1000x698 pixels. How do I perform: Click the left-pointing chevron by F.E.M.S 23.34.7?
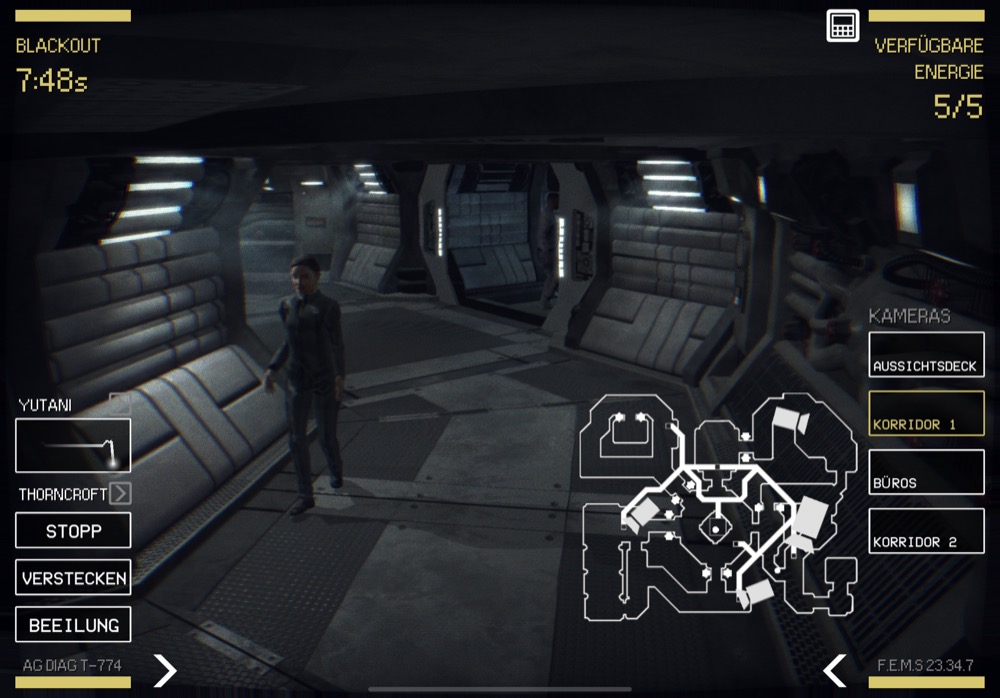[x=835, y=669]
